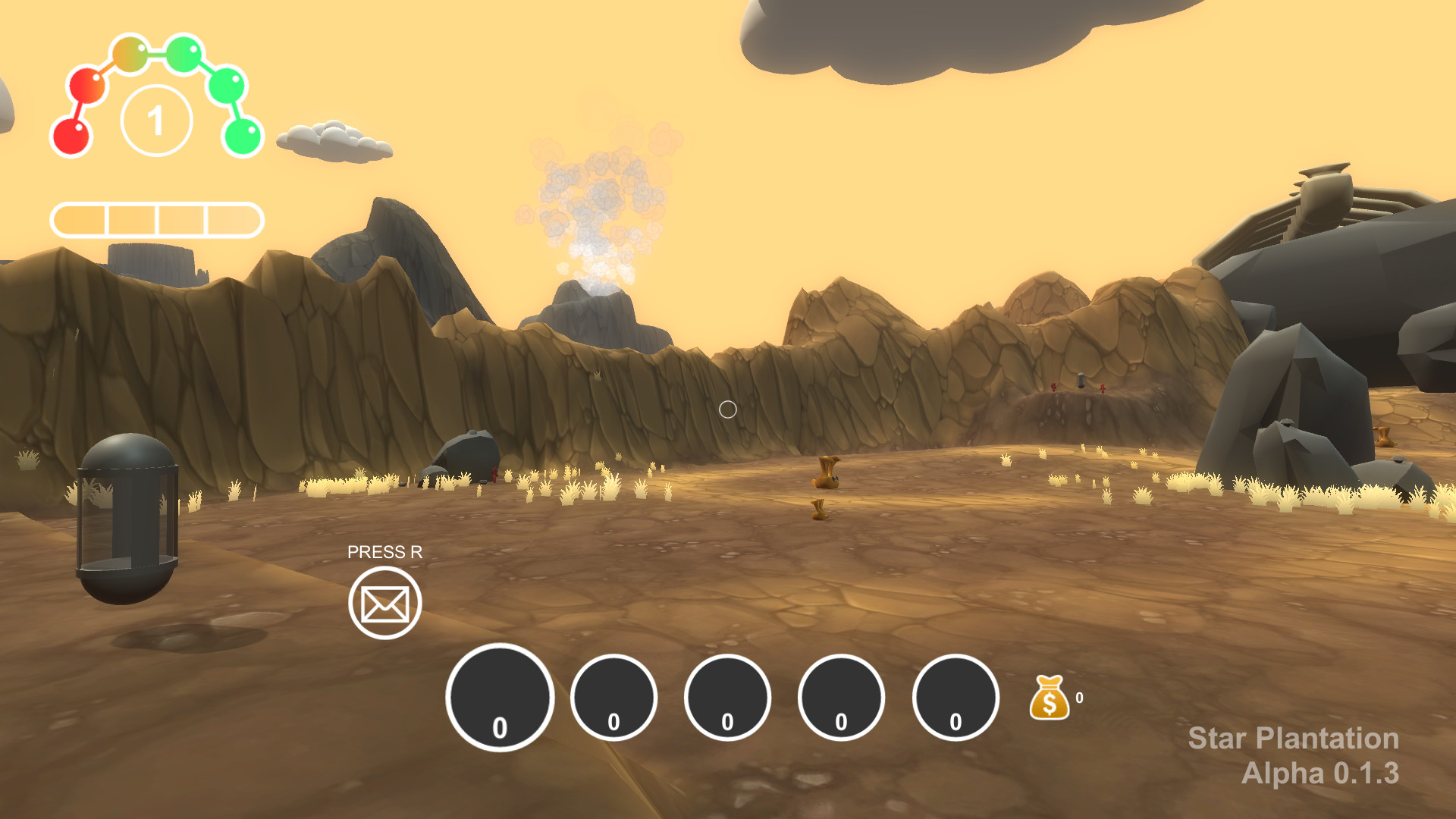Select the second inventory slot

pyautogui.click(x=613, y=697)
